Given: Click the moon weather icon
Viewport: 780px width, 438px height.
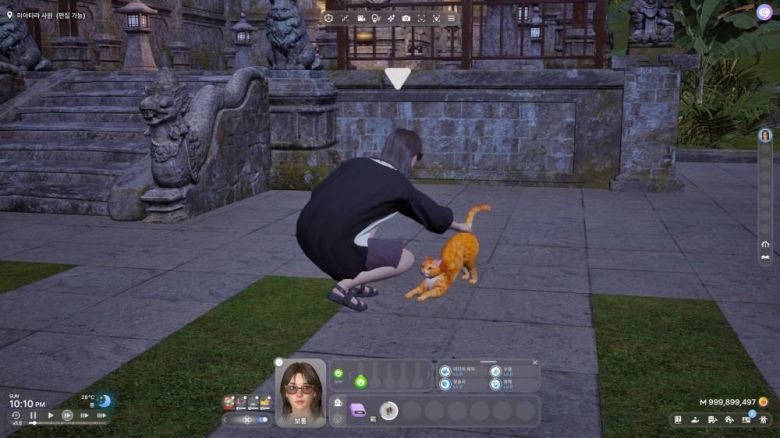Looking at the screenshot, I should 104,401.
